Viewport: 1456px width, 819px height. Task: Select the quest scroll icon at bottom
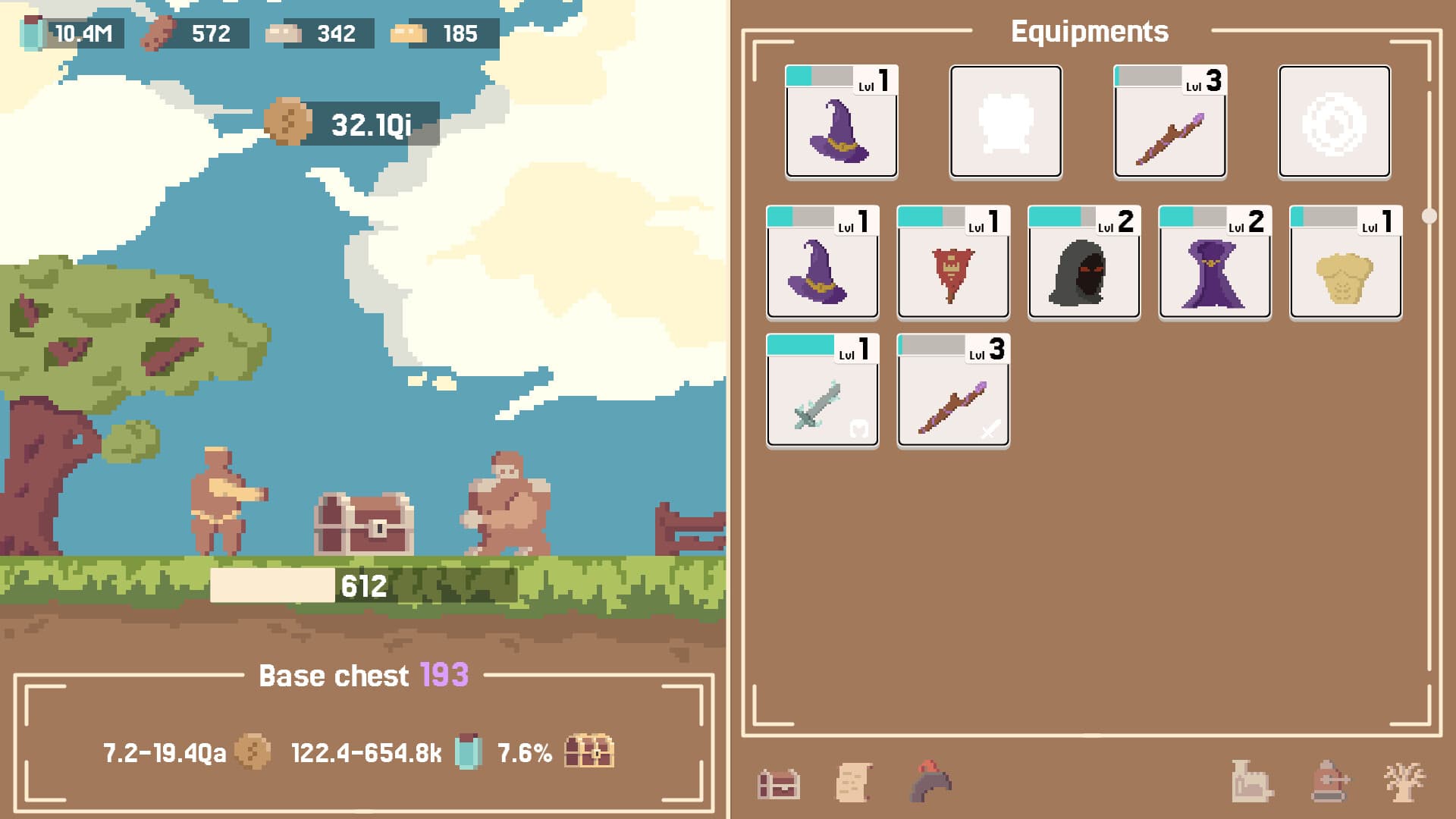853,781
